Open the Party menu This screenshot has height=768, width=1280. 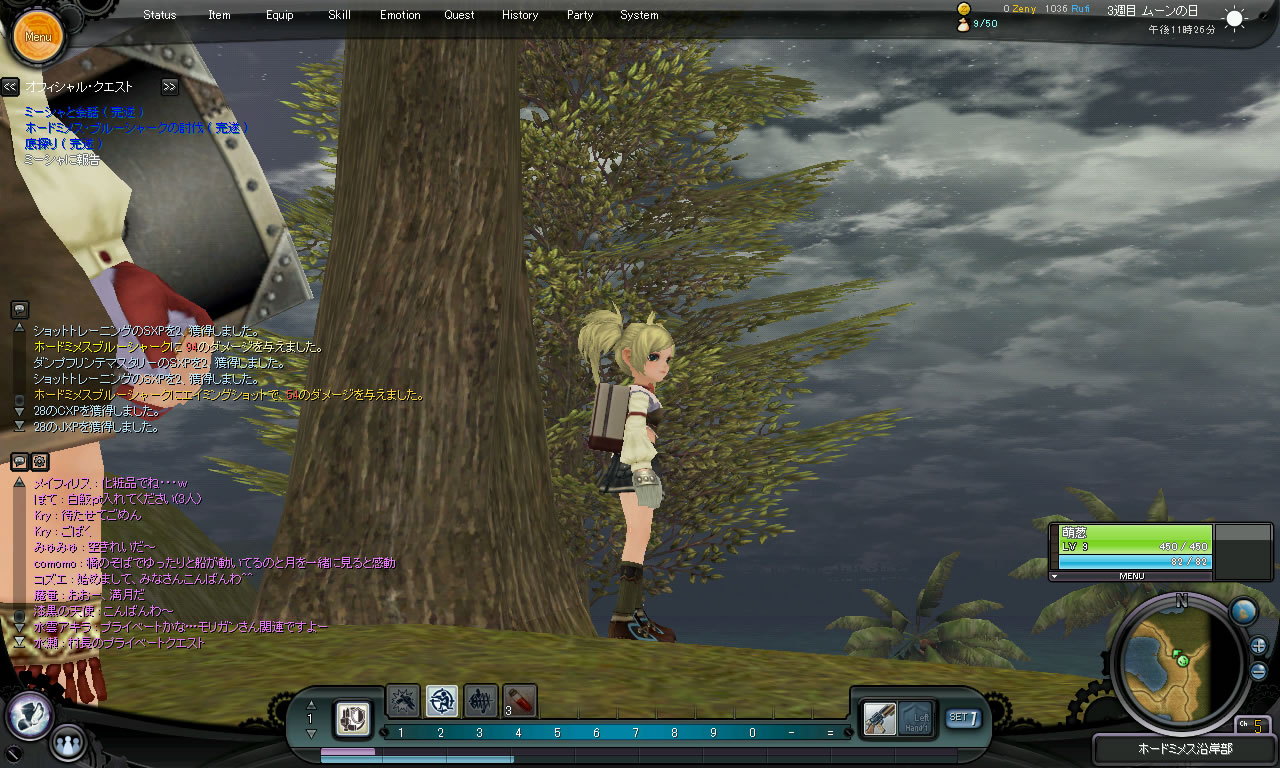click(x=580, y=15)
